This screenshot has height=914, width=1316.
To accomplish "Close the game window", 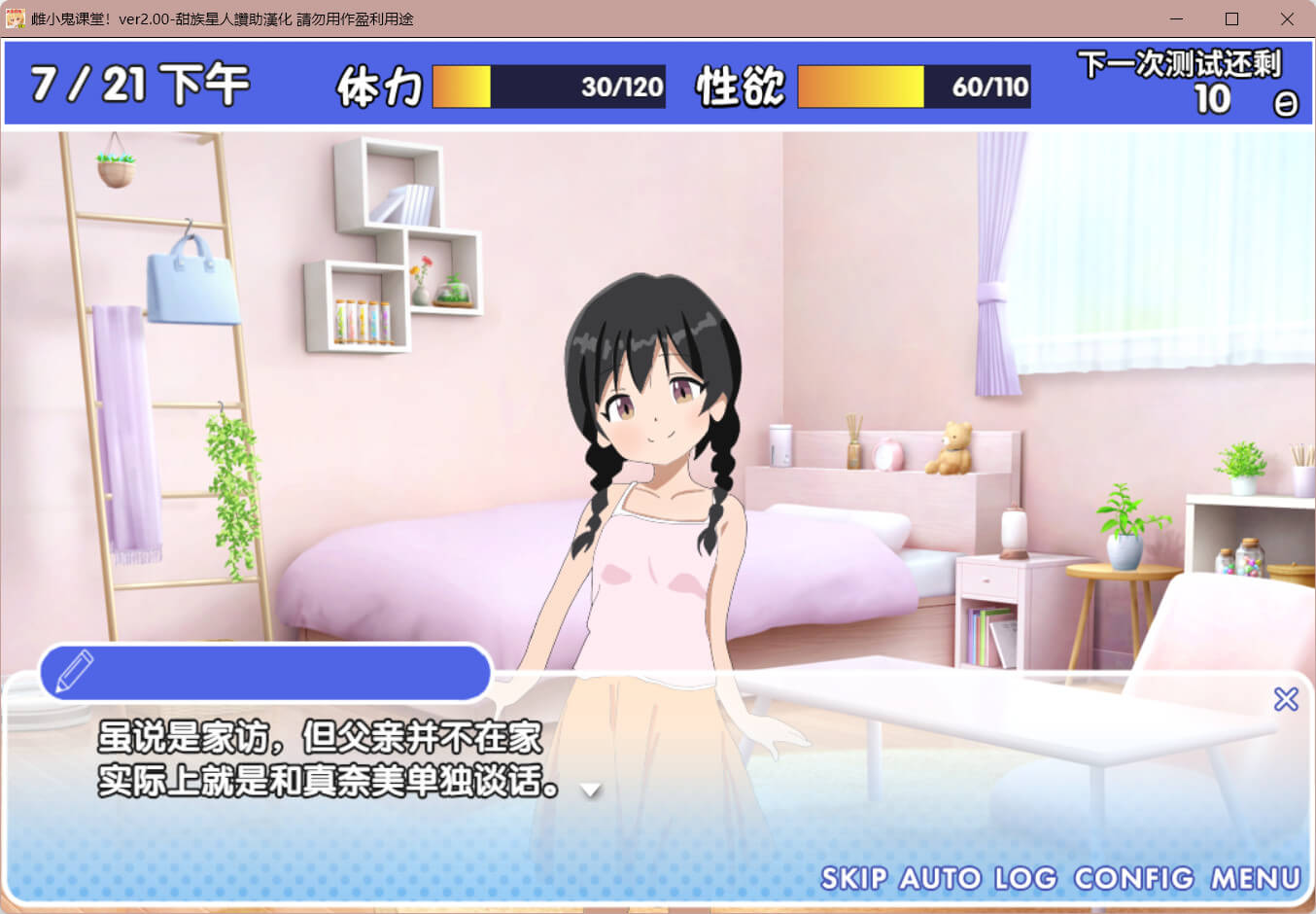I will pos(1287,19).
